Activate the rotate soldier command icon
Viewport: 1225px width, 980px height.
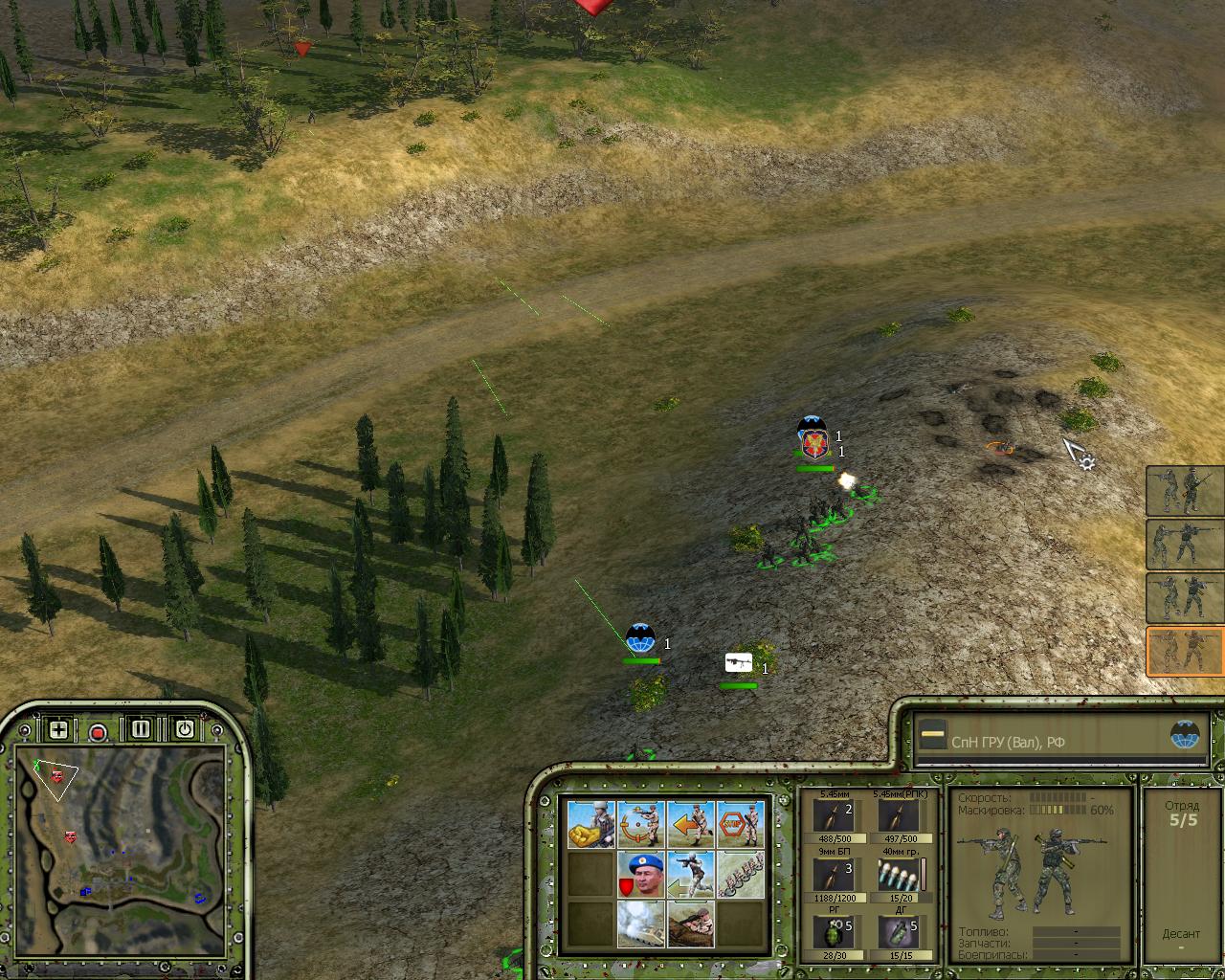pyautogui.click(x=640, y=824)
